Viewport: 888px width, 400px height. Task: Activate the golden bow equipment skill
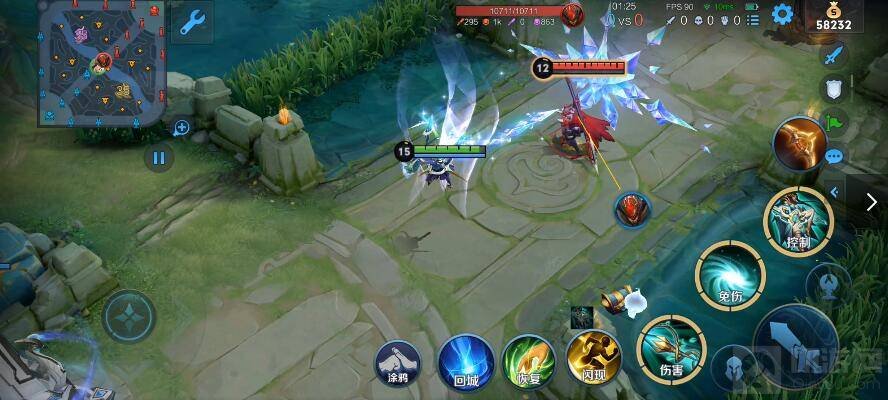tap(798, 142)
